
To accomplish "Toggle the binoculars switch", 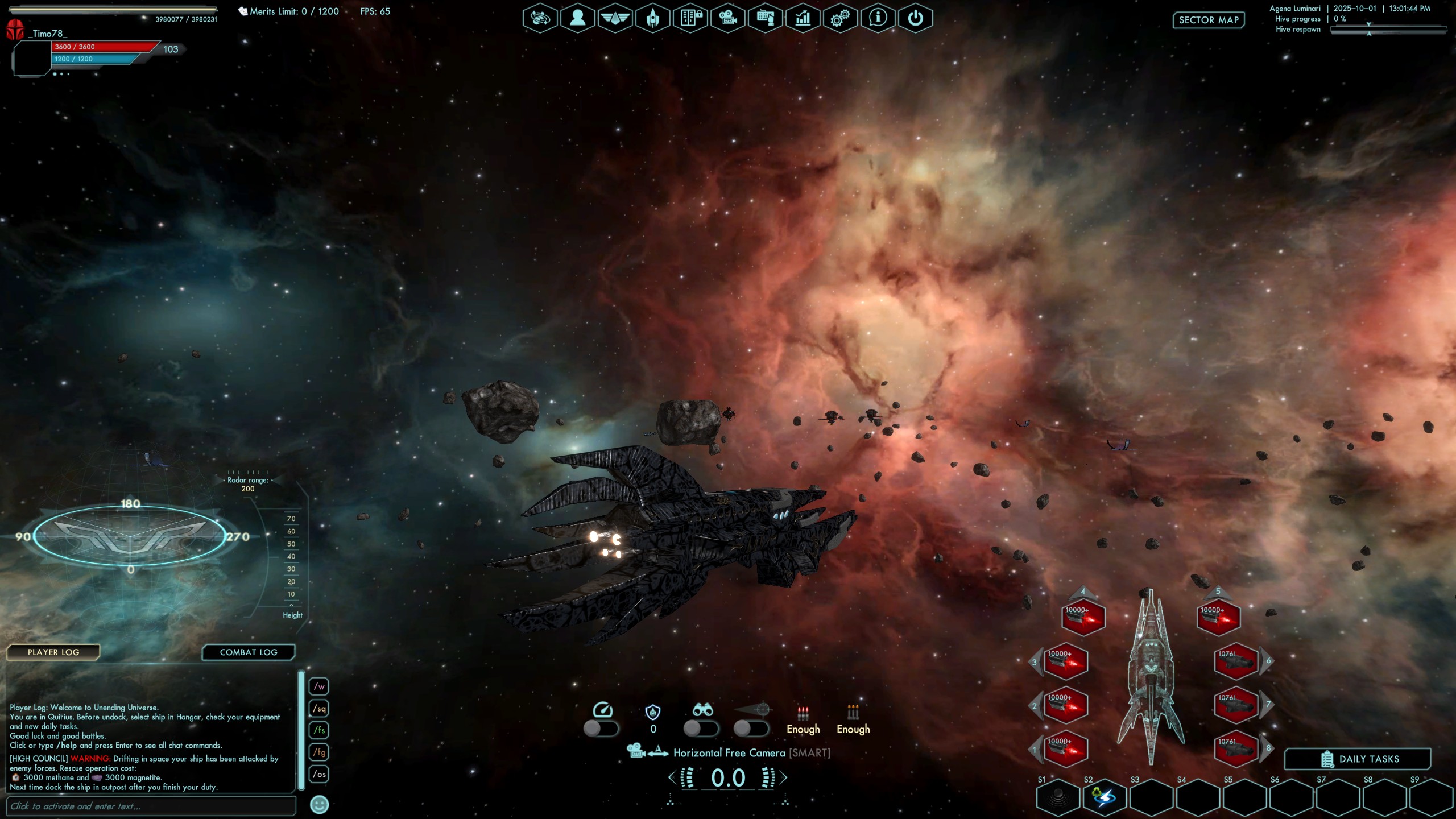I will click(x=701, y=729).
